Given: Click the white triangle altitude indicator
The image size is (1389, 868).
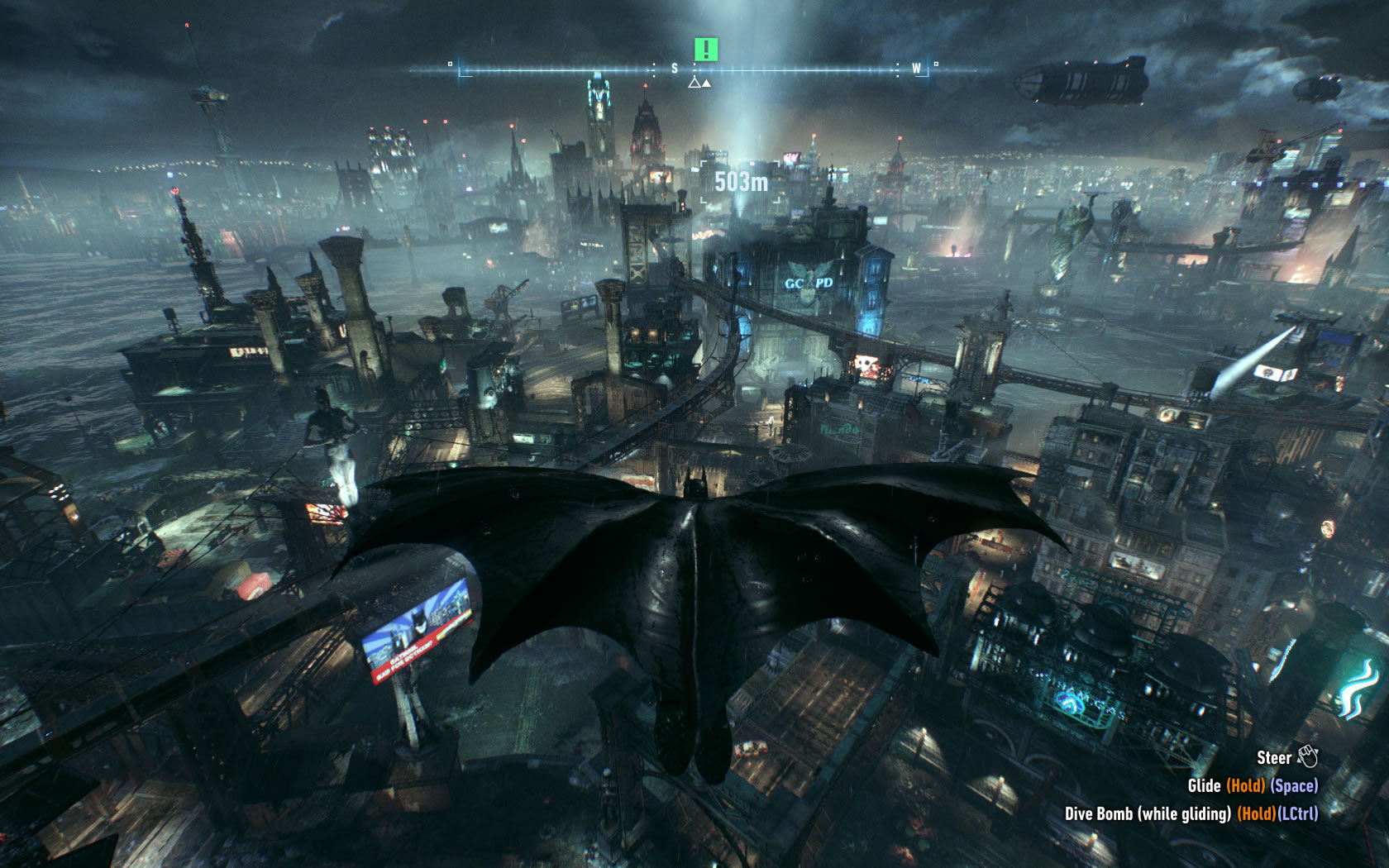Looking at the screenshot, I should tap(707, 83).
